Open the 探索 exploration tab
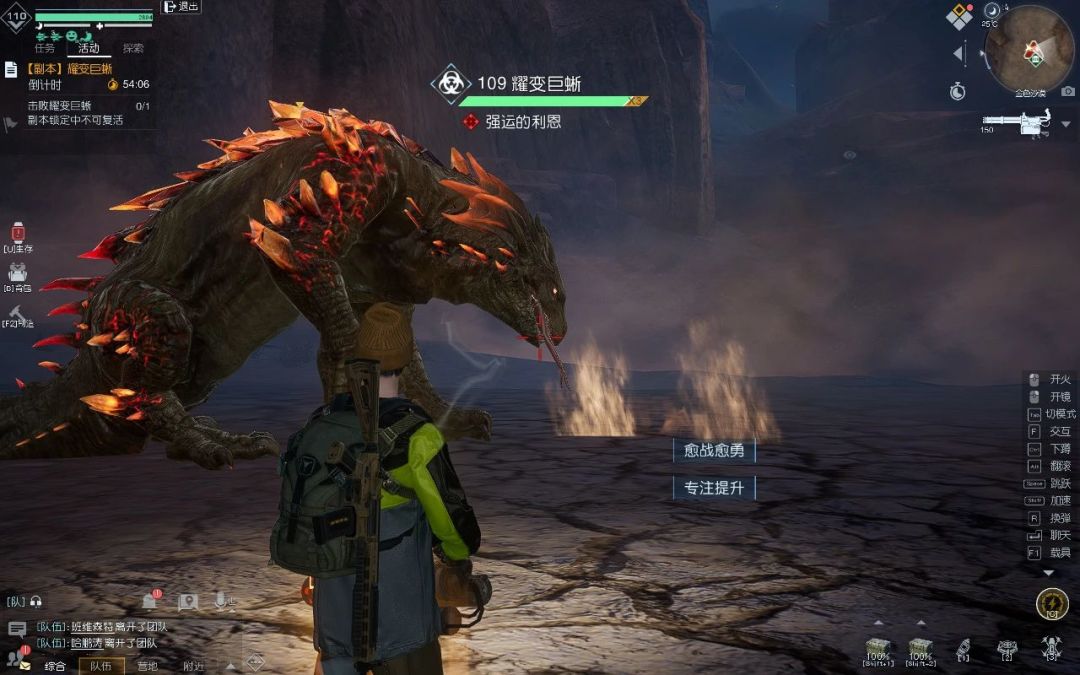This screenshot has height=675, width=1080. (133, 47)
